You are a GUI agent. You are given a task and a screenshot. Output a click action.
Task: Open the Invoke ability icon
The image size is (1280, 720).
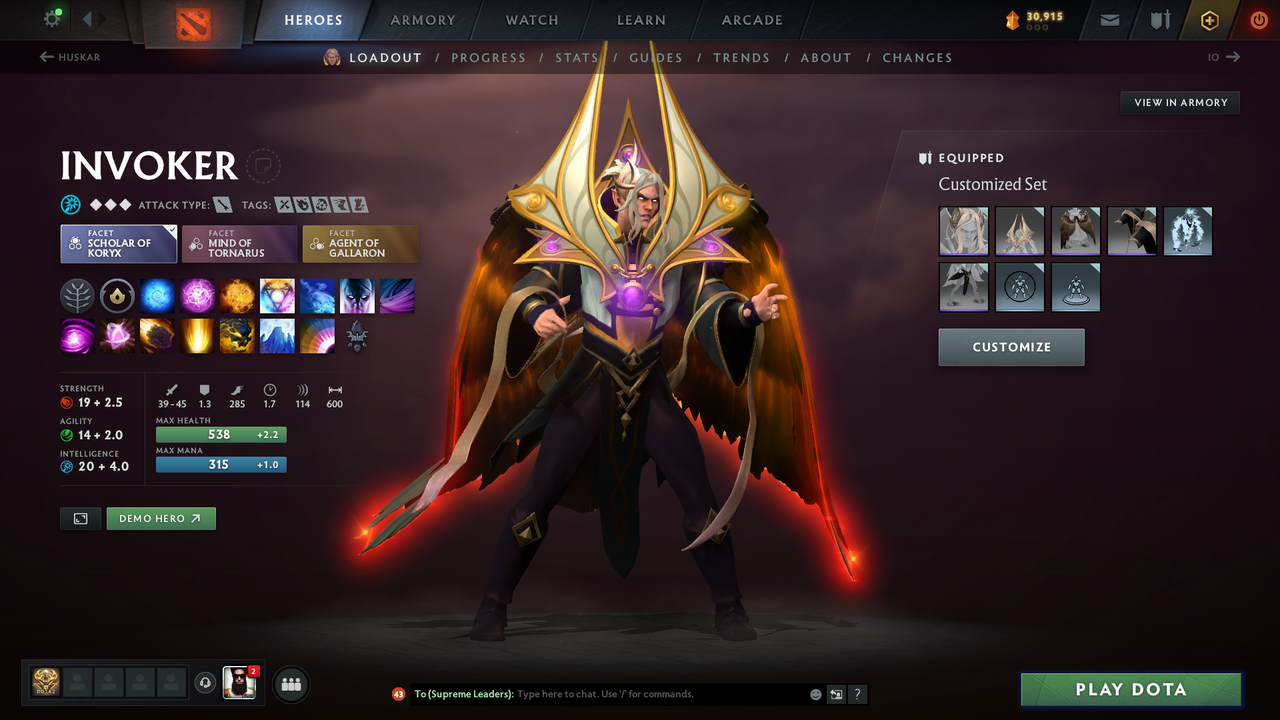[x=277, y=295]
